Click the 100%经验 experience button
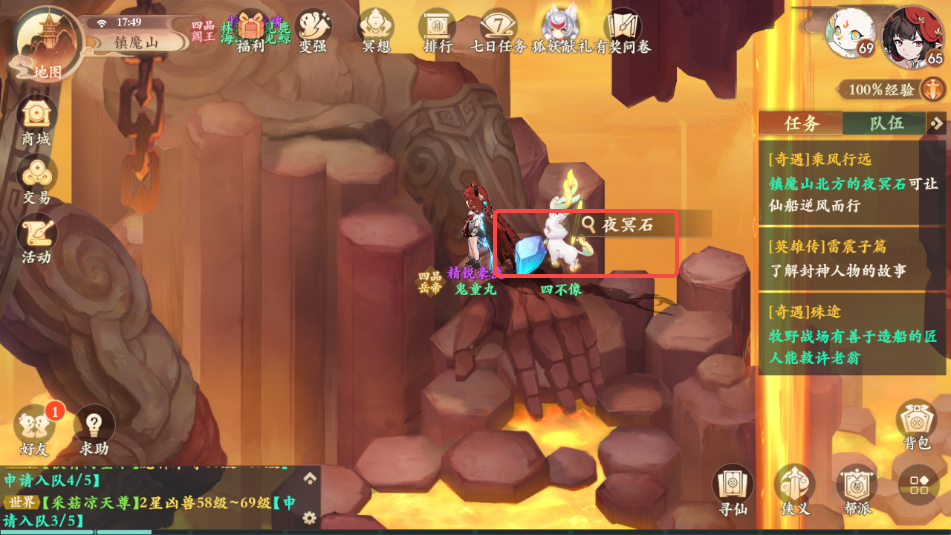The width and height of the screenshot is (951, 535). click(890, 89)
